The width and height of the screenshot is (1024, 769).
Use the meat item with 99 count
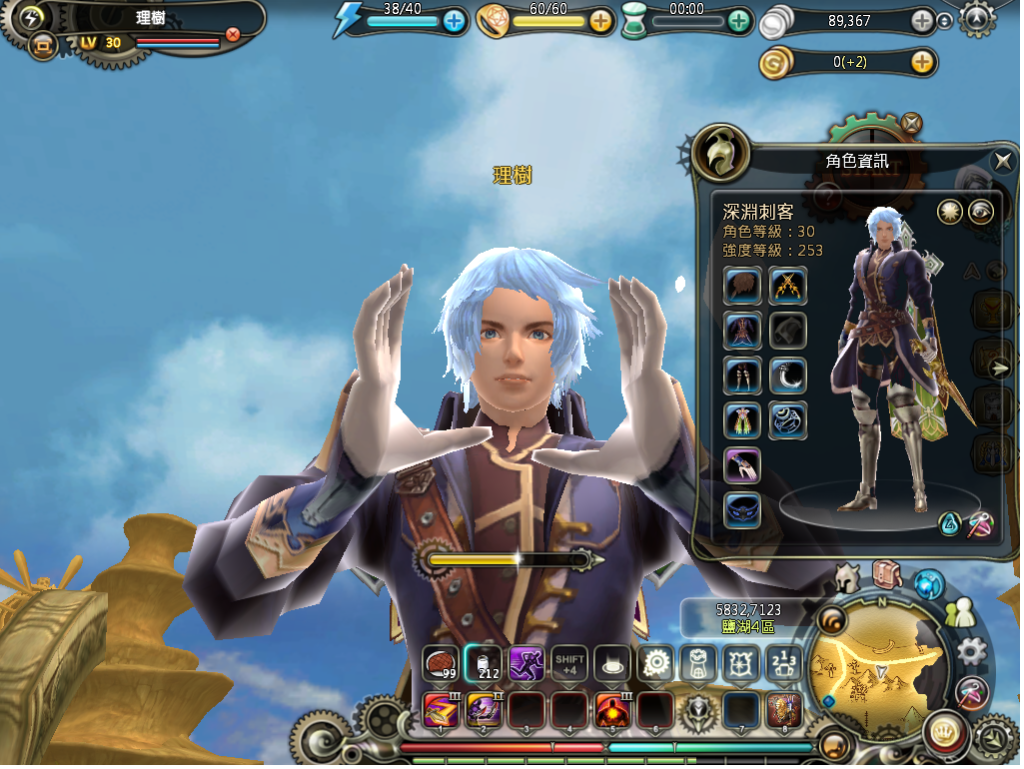pyautogui.click(x=440, y=662)
